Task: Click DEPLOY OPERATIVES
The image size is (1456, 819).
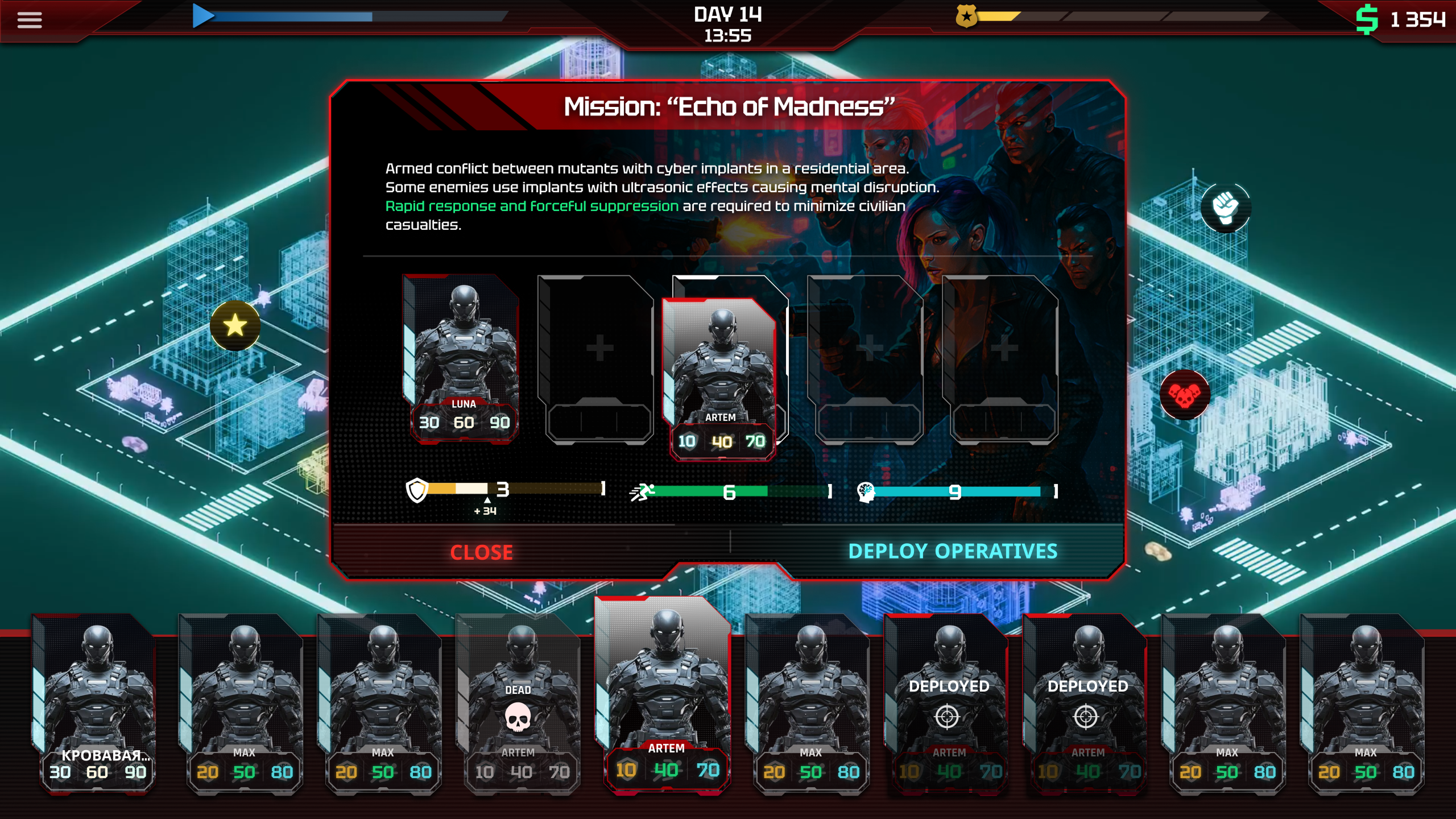Action: pos(953,551)
